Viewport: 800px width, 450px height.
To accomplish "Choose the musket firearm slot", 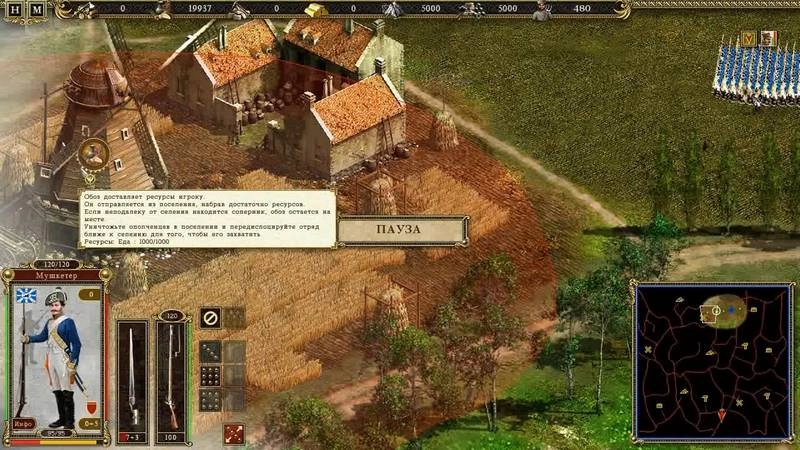I will click(171, 372).
